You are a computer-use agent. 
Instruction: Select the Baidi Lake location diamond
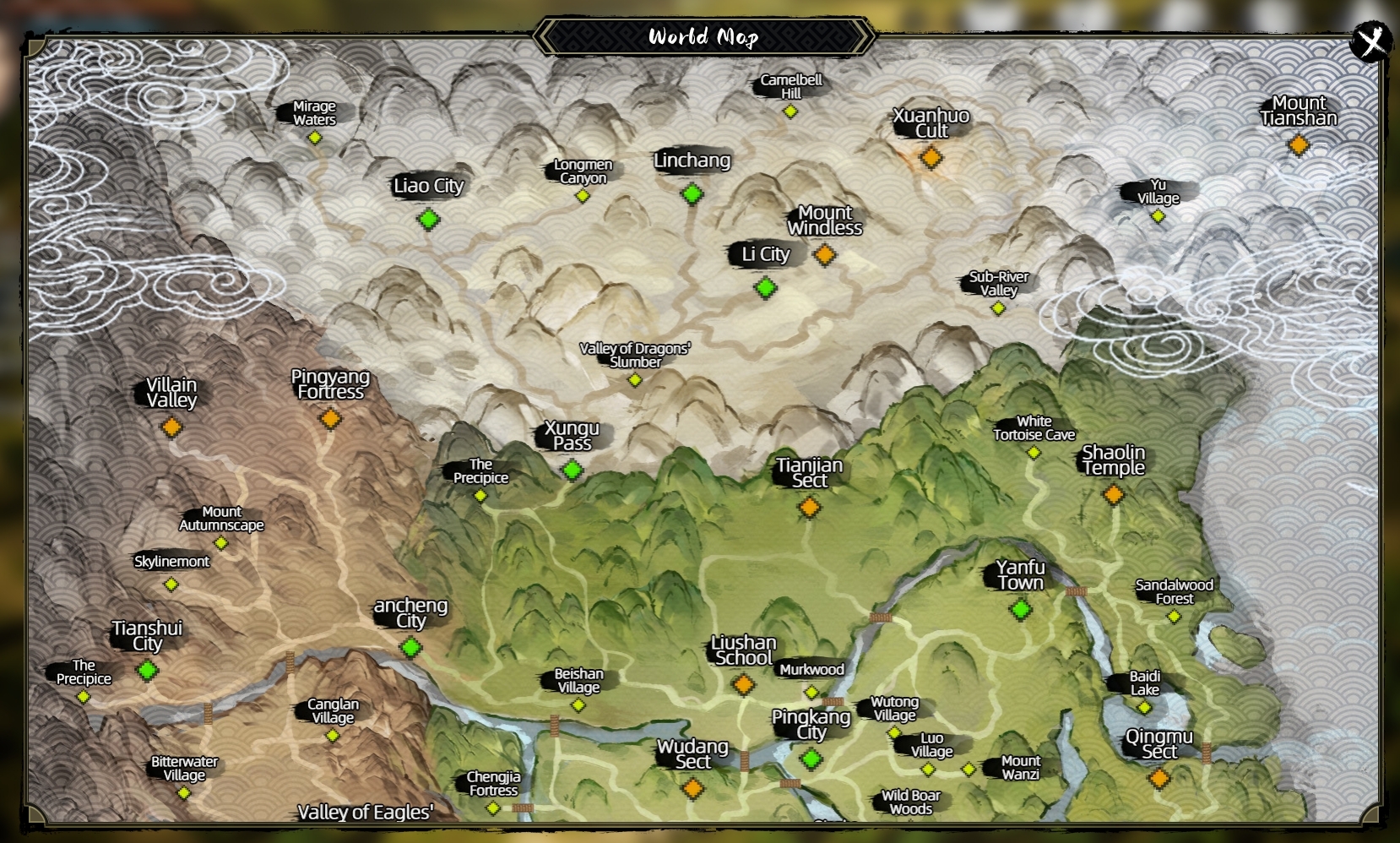pos(1145,708)
